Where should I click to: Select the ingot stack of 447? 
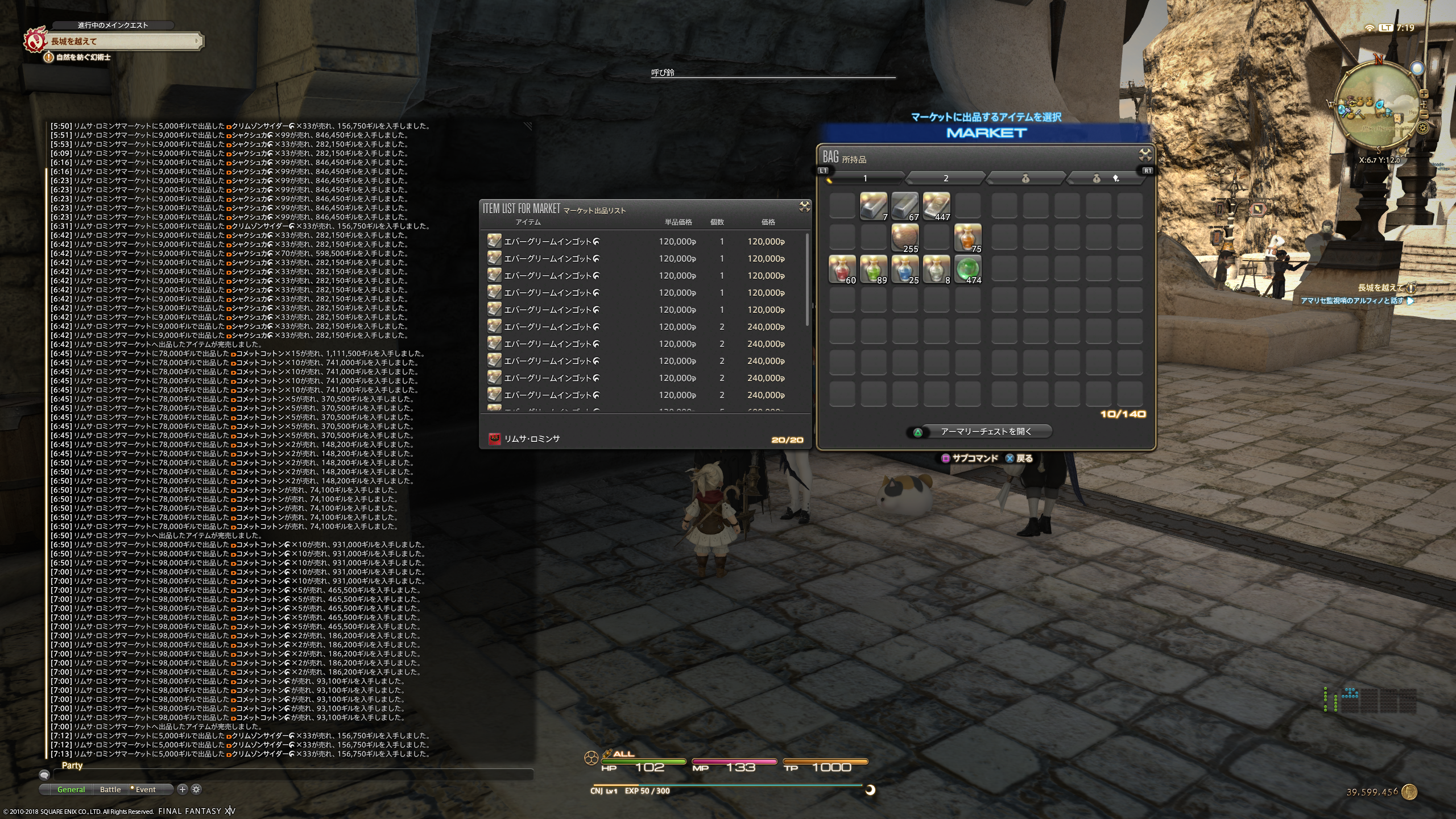[936, 206]
